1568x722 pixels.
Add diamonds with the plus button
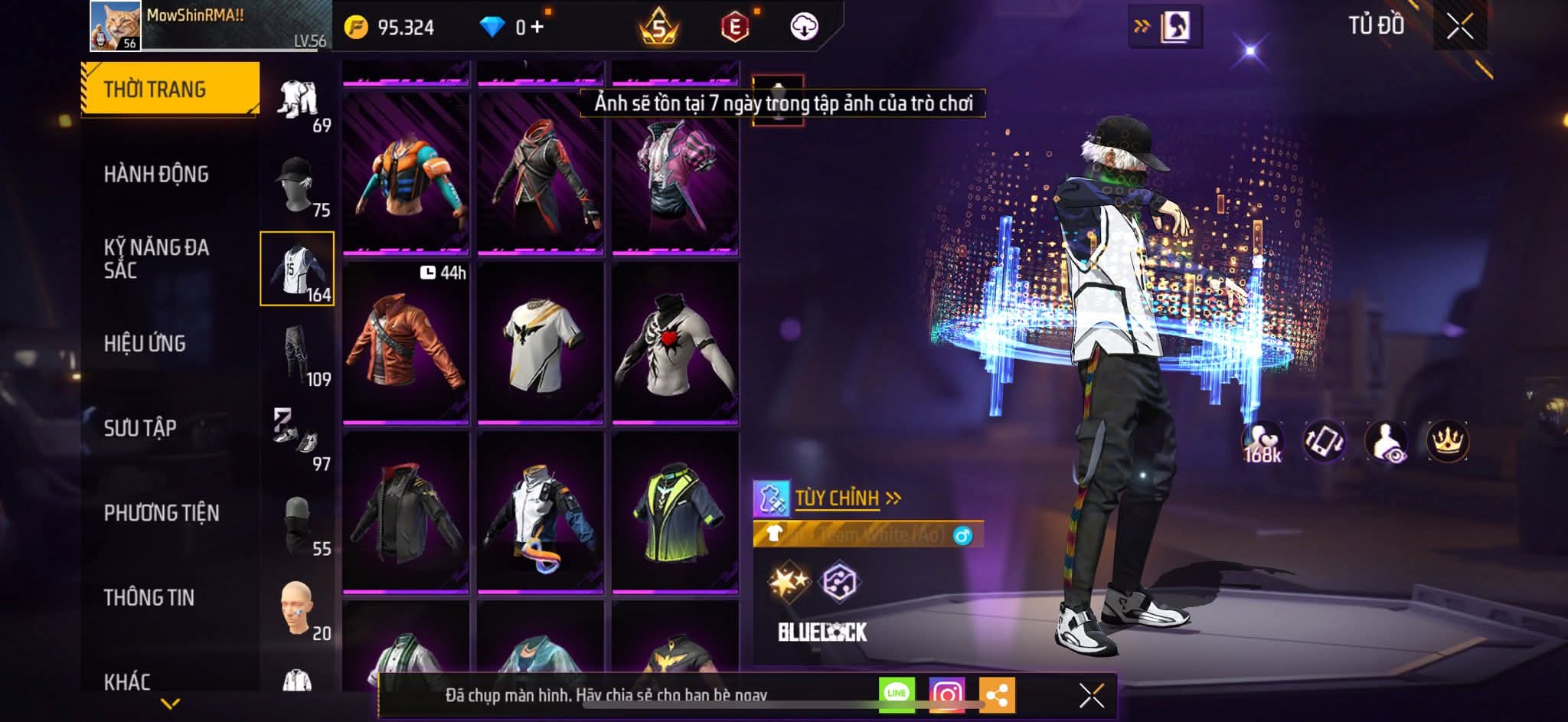(537, 28)
